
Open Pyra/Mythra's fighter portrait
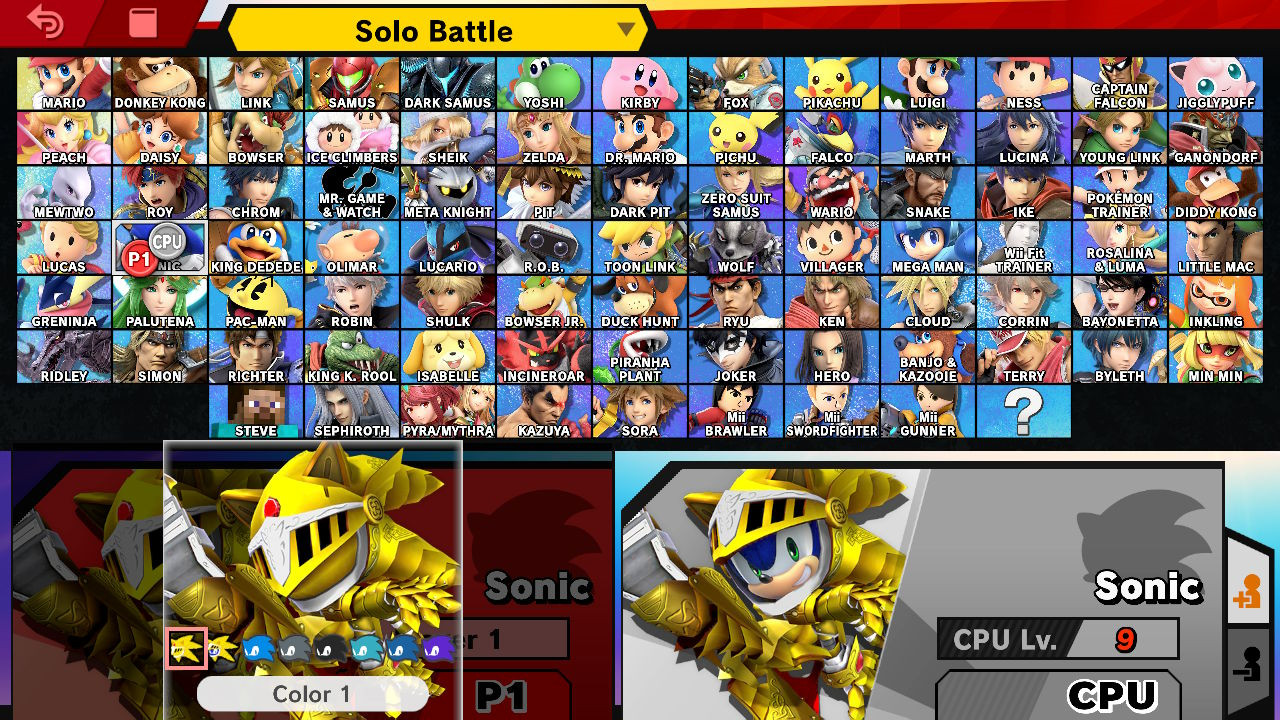pyautogui.click(x=447, y=411)
